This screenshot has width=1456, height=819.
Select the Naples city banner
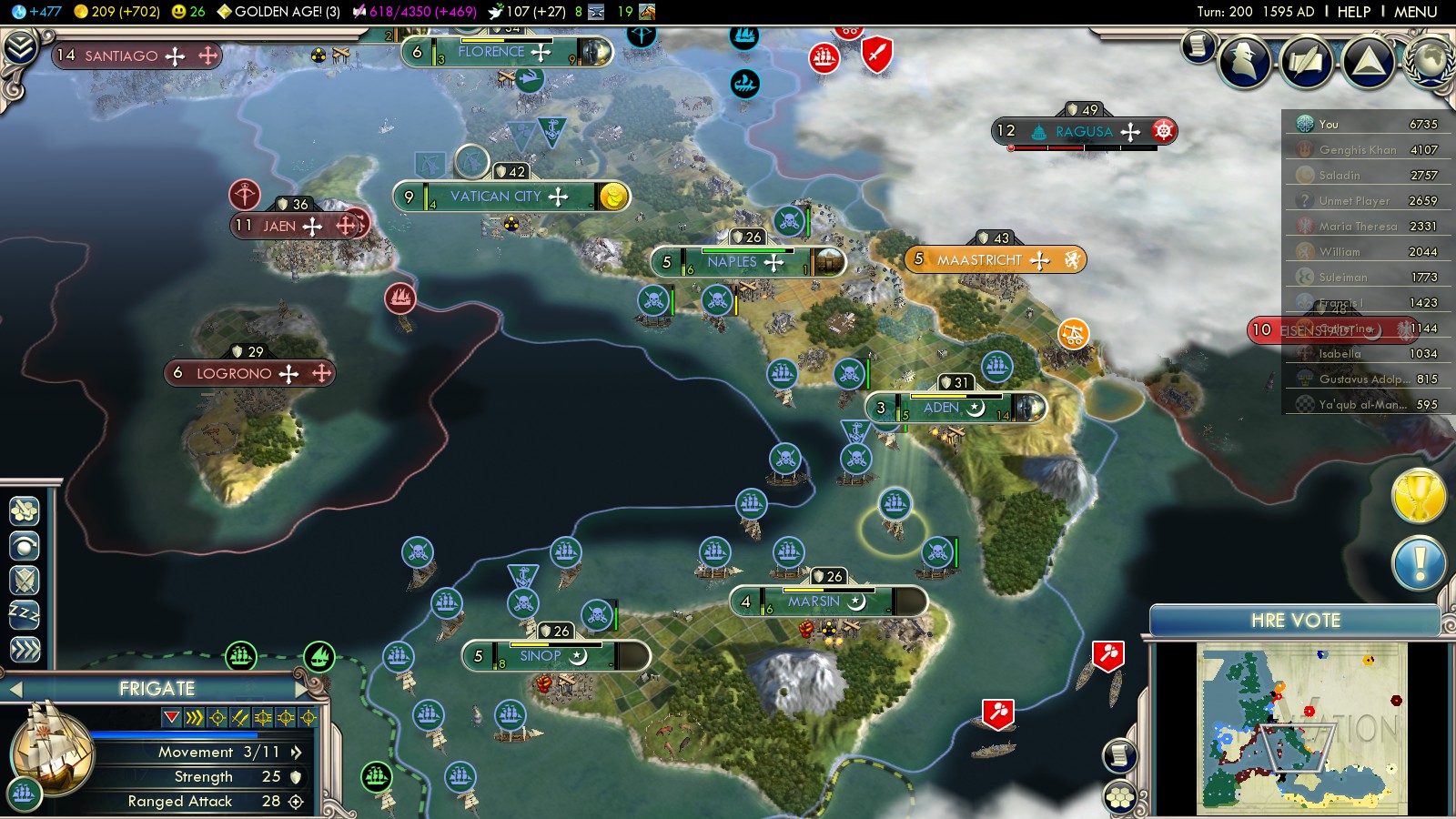point(732,262)
